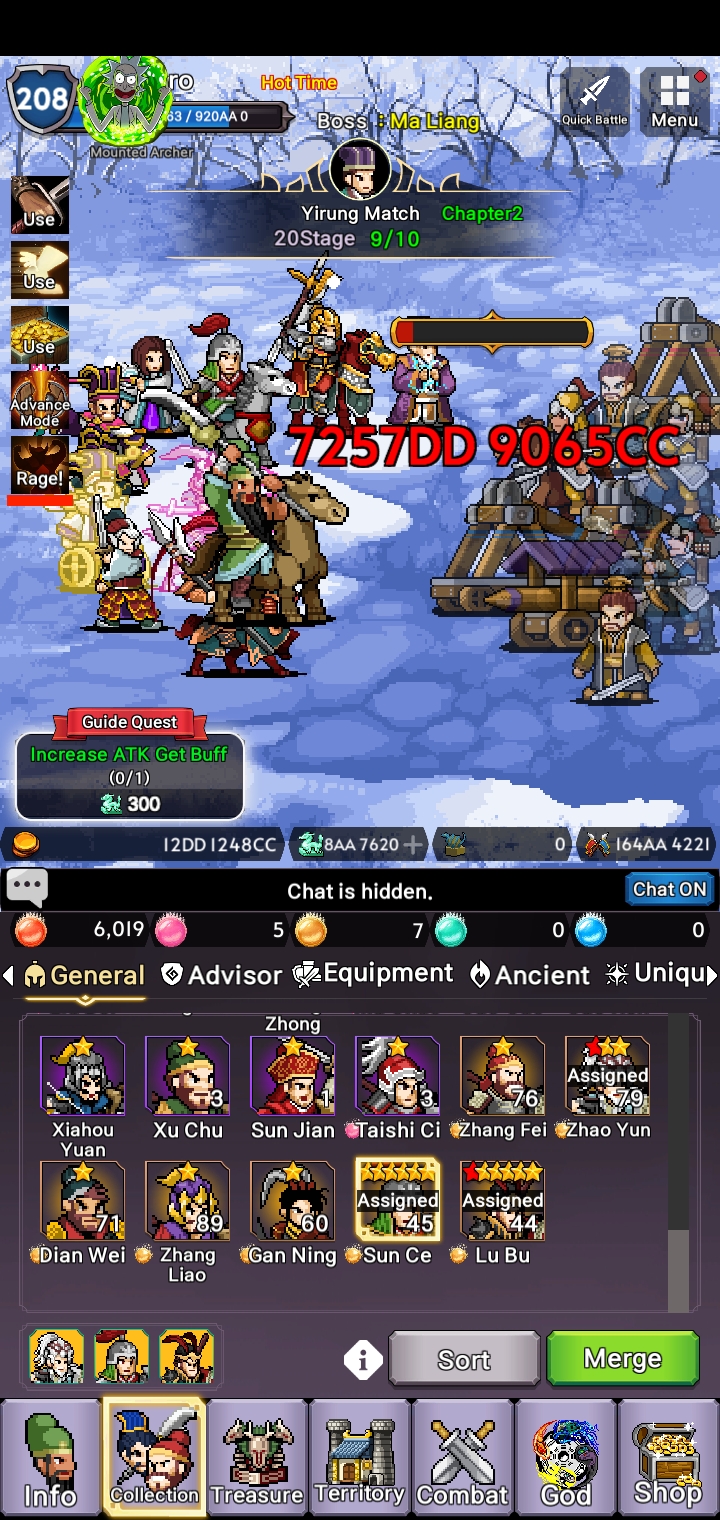This screenshot has height=1520, width=720.
Task: Pick the Xiahou Yuan general card
Action: click(x=83, y=1076)
